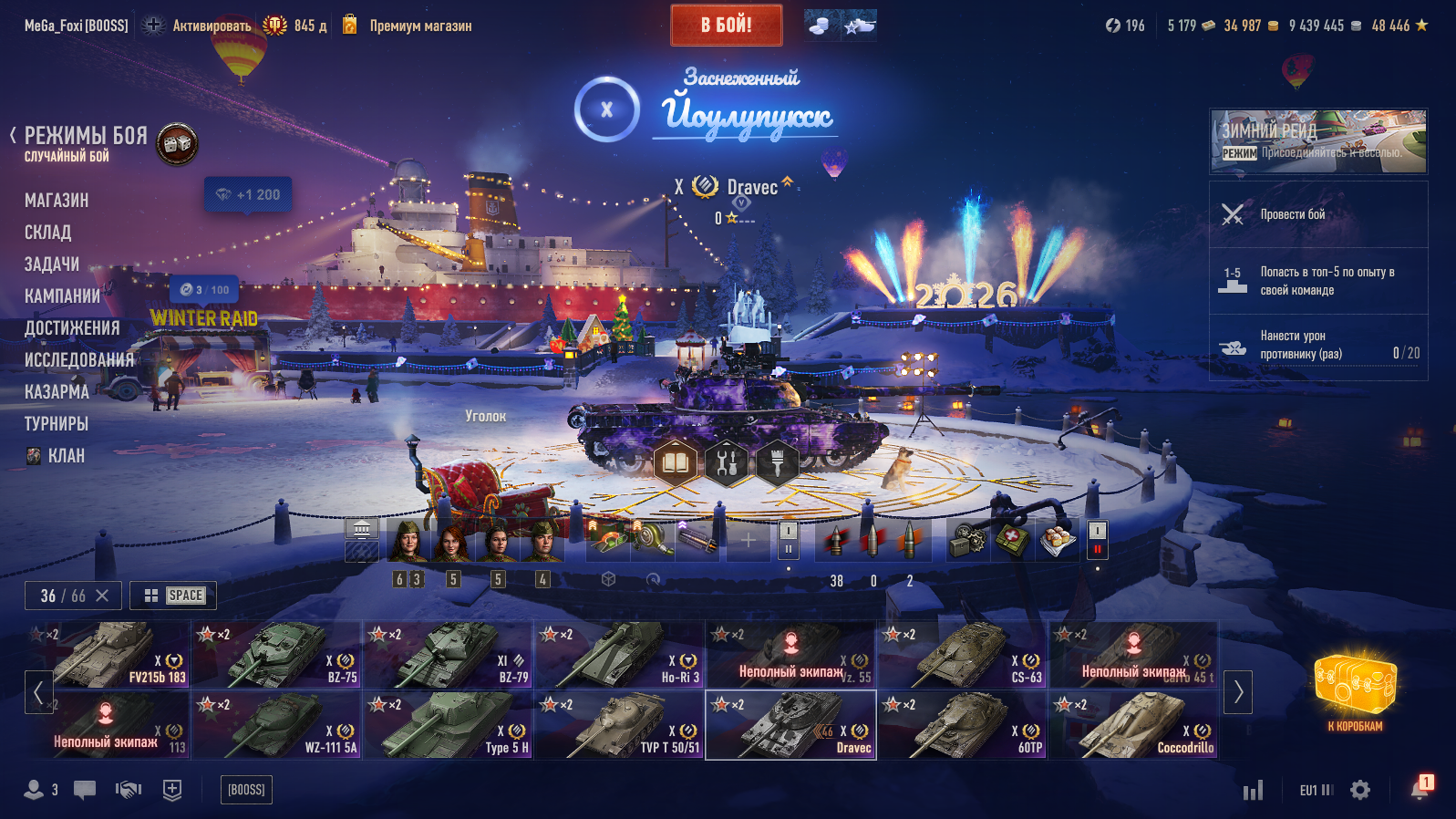This screenshot has width=1456, height=819.
Task: Open the ДОСТИЖЕНИЯ menu
Action: pyautogui.click(x=72, y=328)
